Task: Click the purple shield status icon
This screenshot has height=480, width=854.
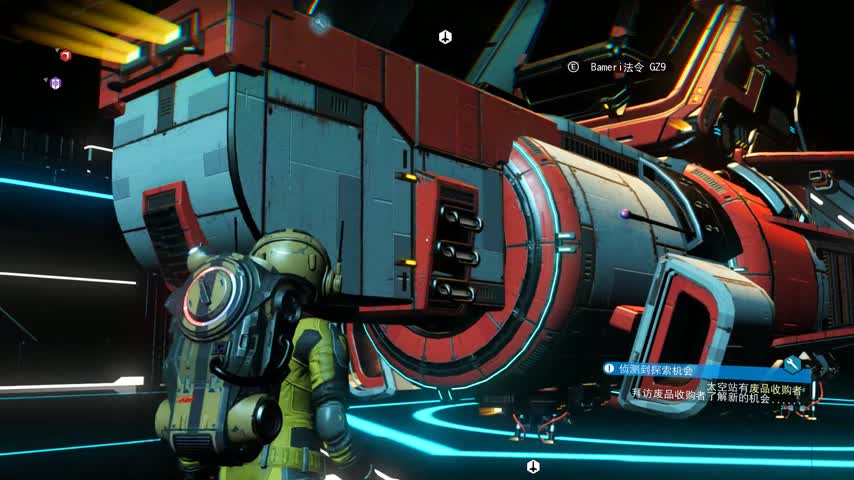Action: pos(55,83)
